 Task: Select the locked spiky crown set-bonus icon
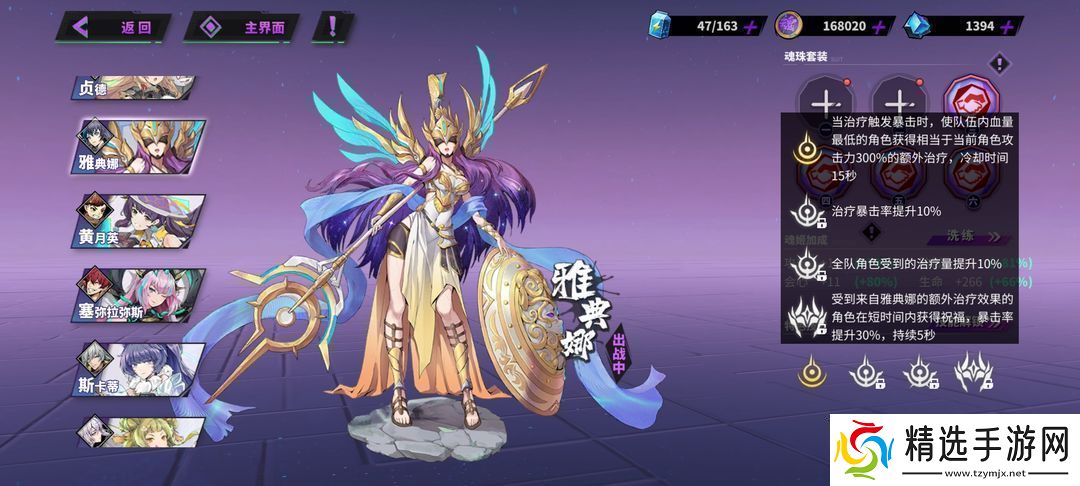[972, 373]
